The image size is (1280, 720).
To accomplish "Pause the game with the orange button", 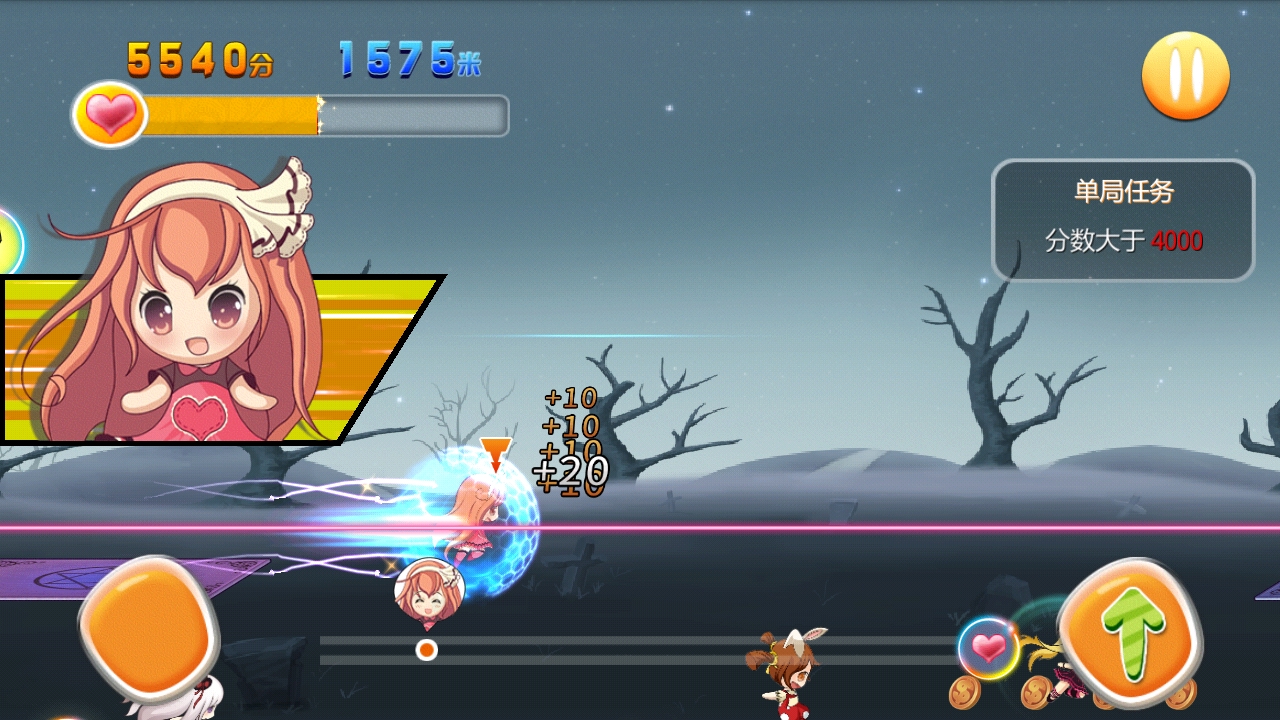I will [1185, 76].
